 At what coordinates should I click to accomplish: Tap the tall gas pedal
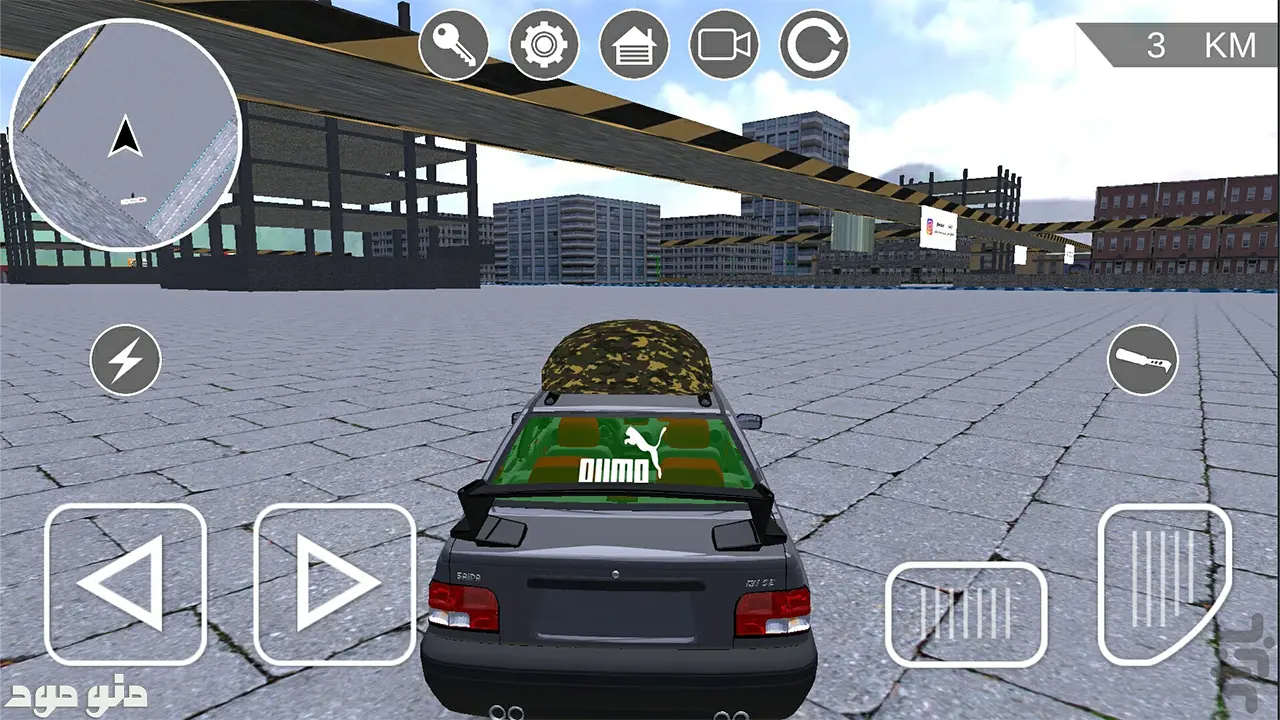click(1164, 585)
